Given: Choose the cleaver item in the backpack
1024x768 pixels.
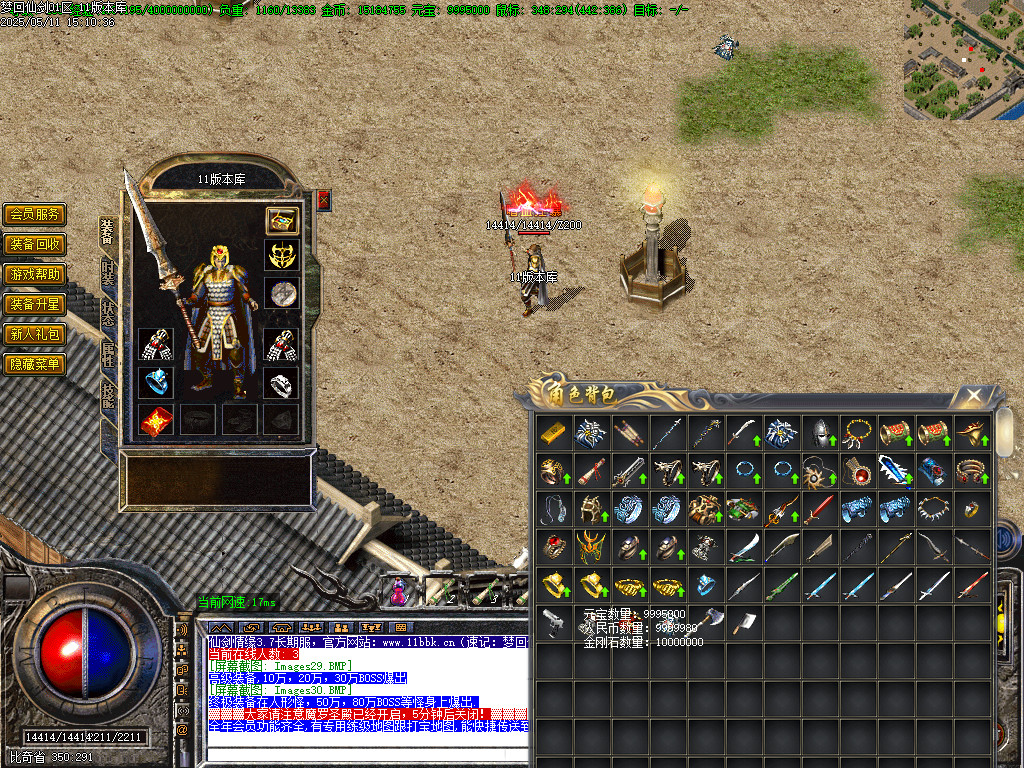Looking at the screenshot, I should click(743, 622).
